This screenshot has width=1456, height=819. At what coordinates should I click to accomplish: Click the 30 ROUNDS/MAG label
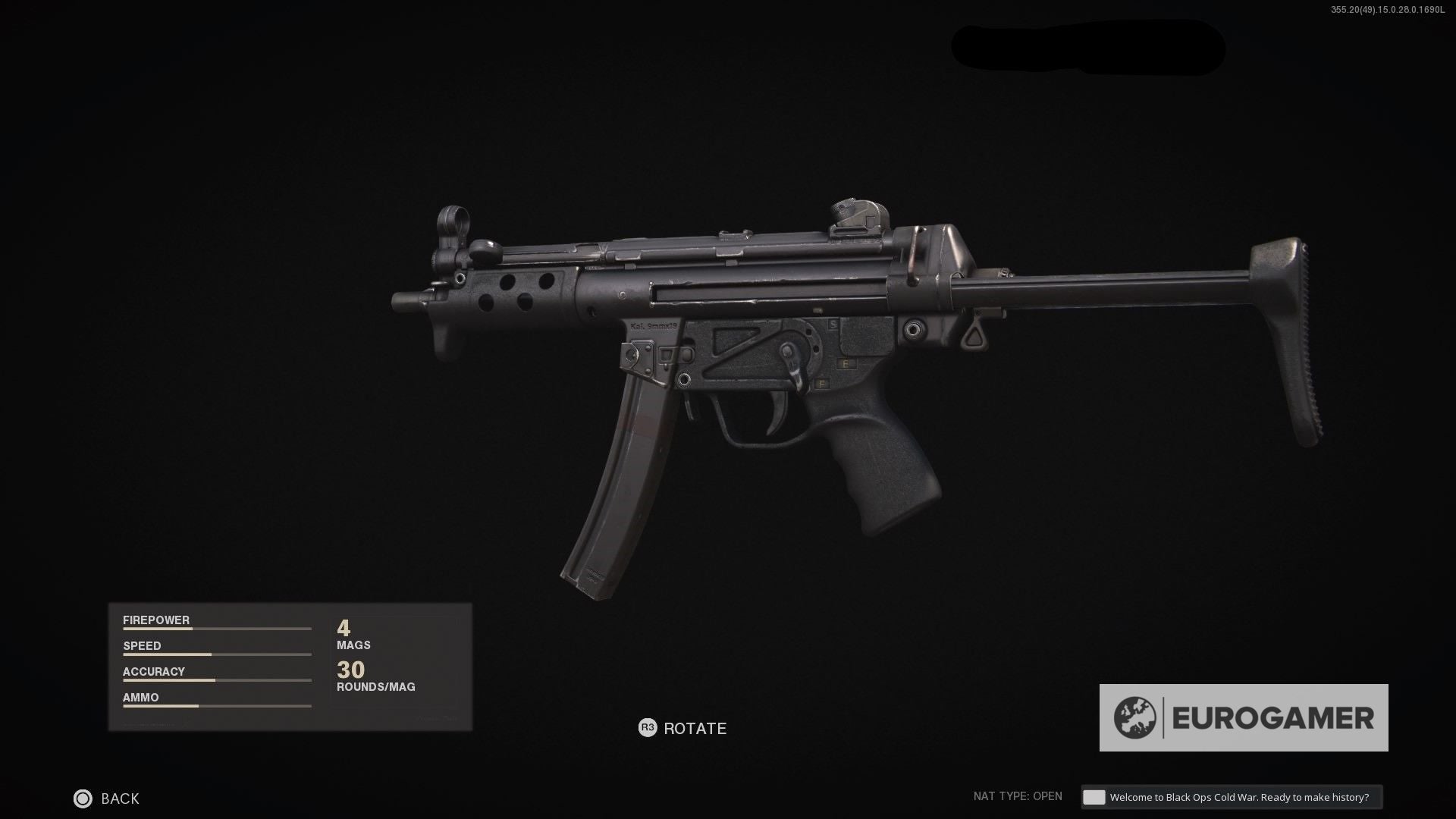375,675
